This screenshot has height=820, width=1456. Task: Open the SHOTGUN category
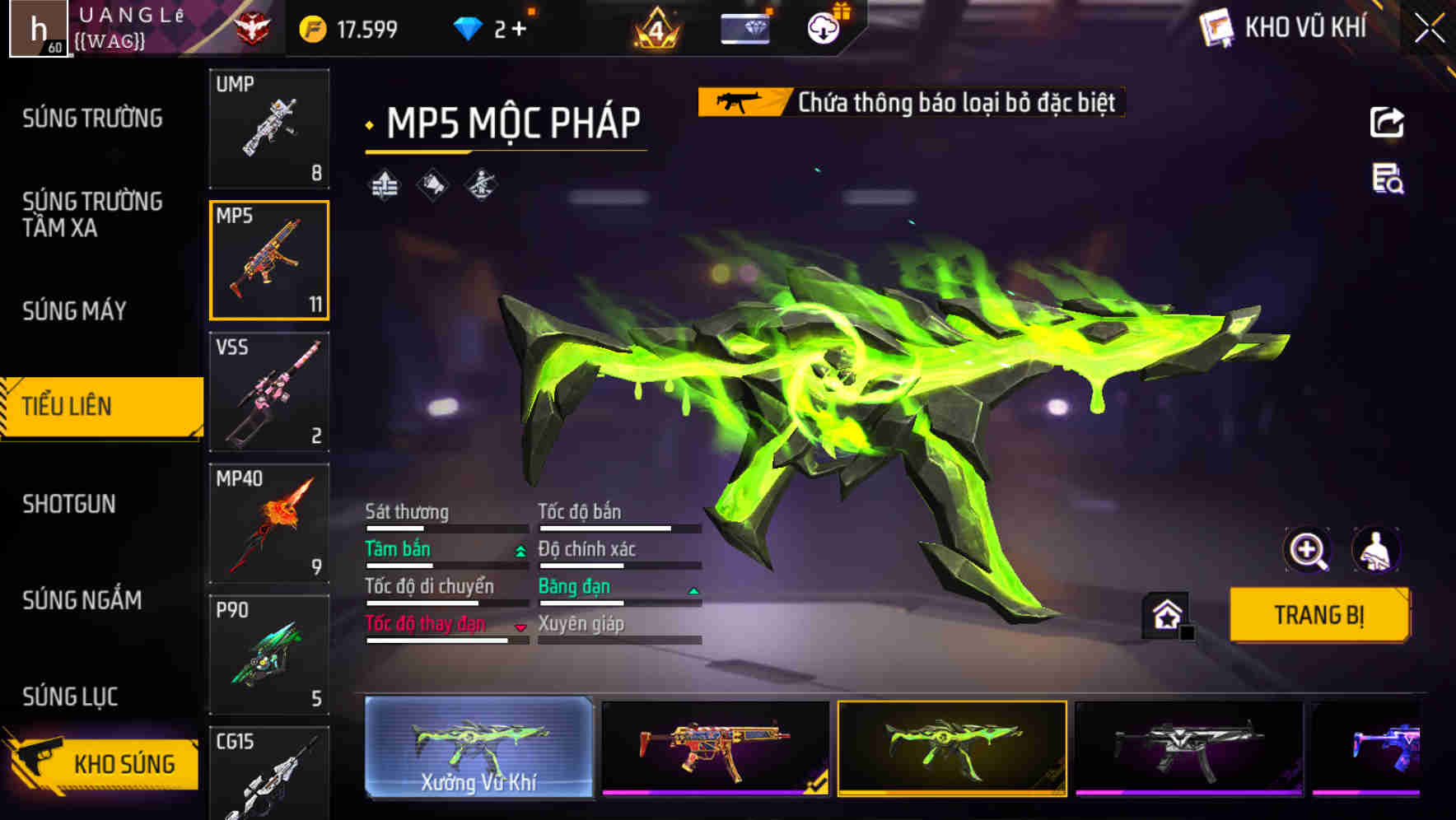[70, 504]
